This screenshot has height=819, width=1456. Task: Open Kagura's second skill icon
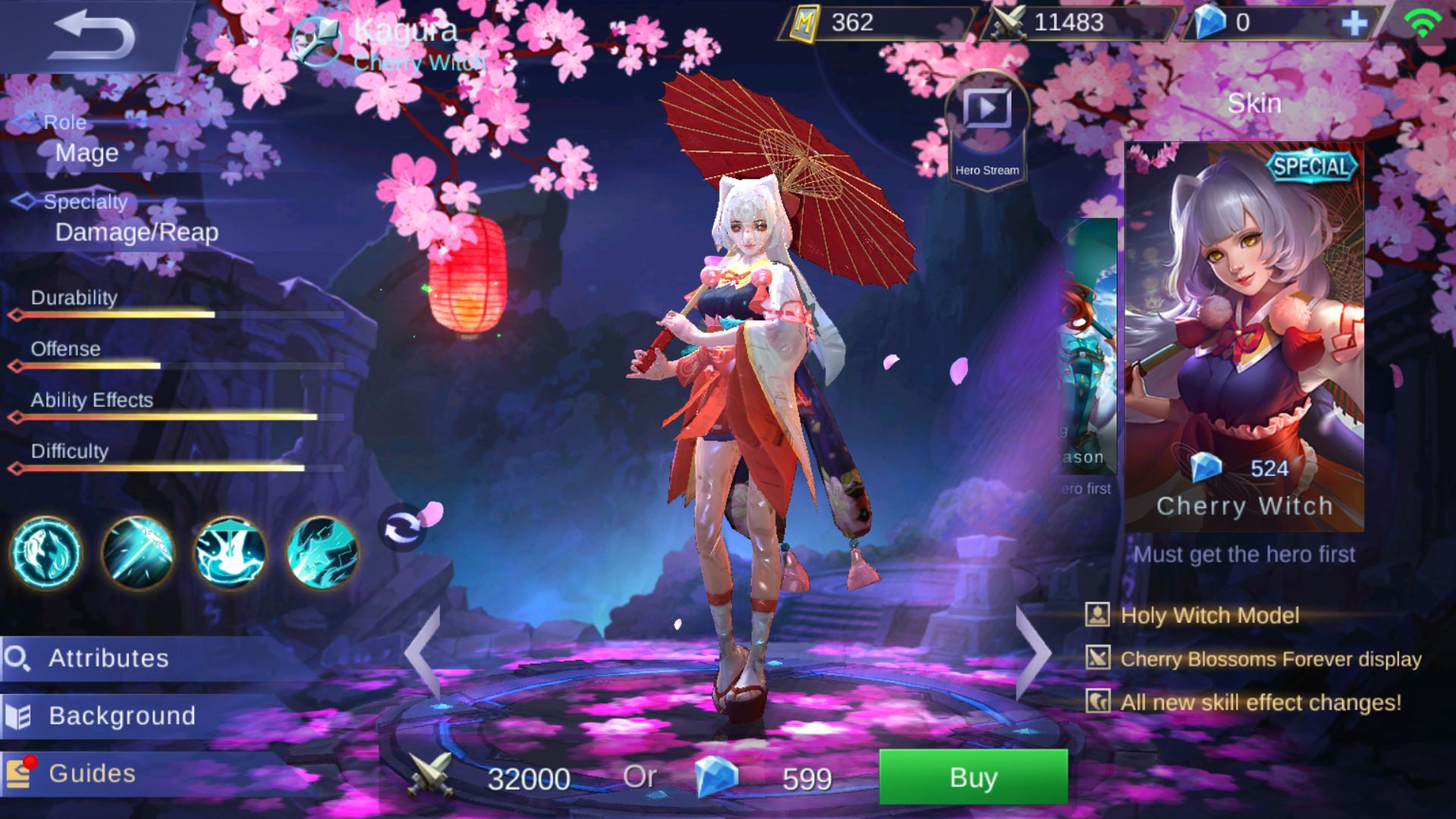click(136, 554)
